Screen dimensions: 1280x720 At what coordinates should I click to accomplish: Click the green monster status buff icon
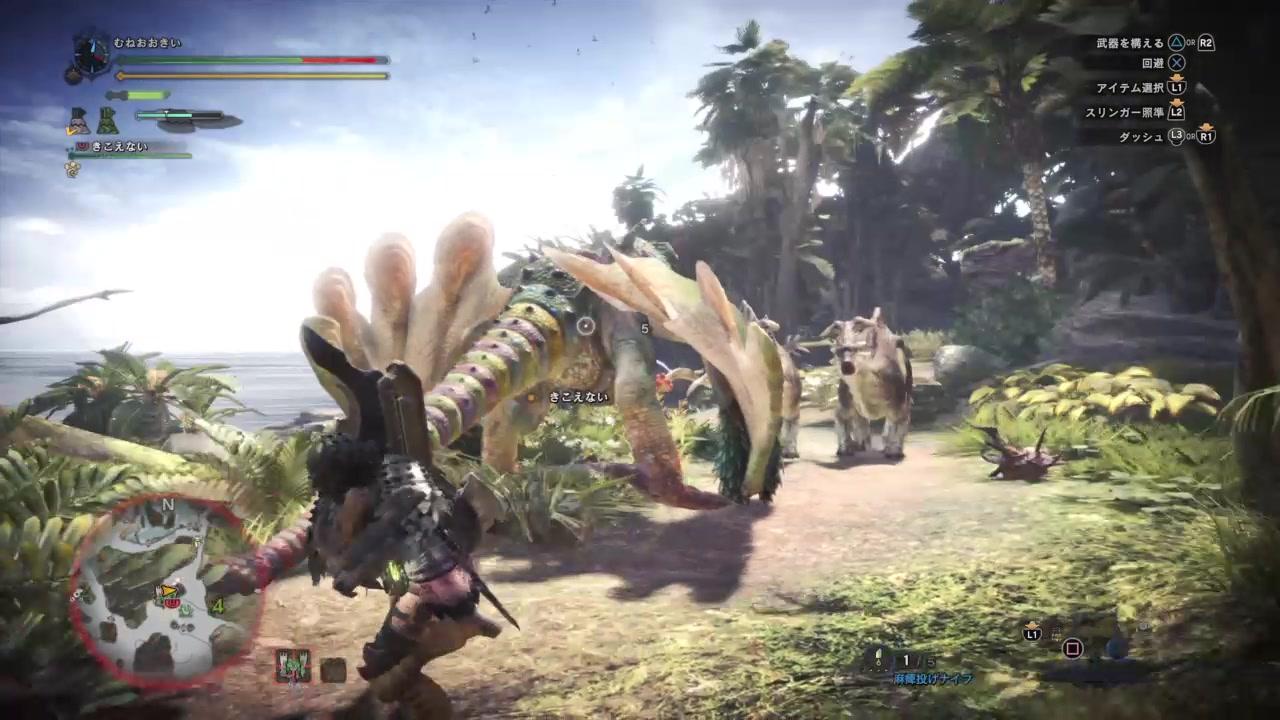(294, 665)
